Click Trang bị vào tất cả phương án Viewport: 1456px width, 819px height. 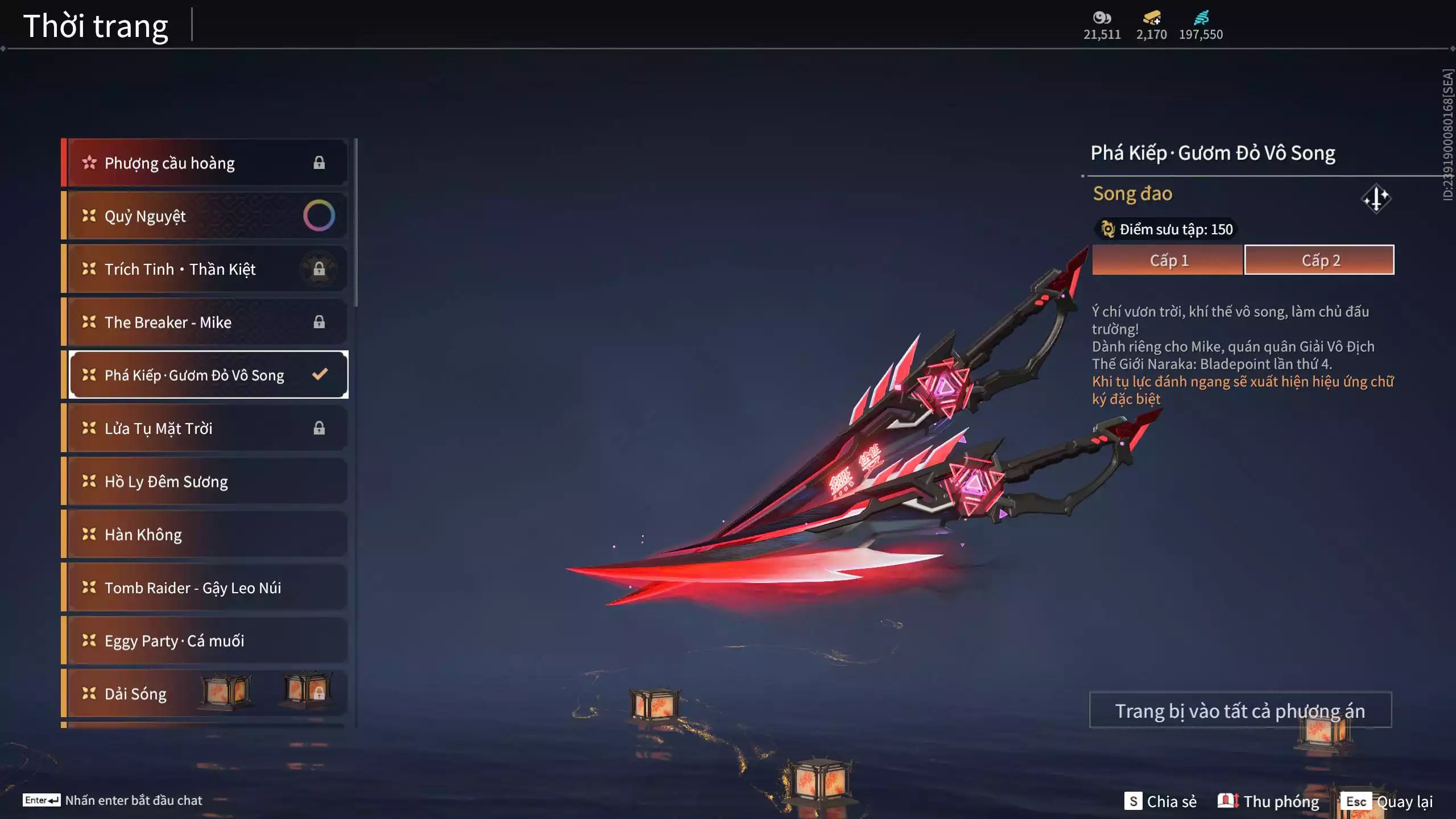(1240, 710)
